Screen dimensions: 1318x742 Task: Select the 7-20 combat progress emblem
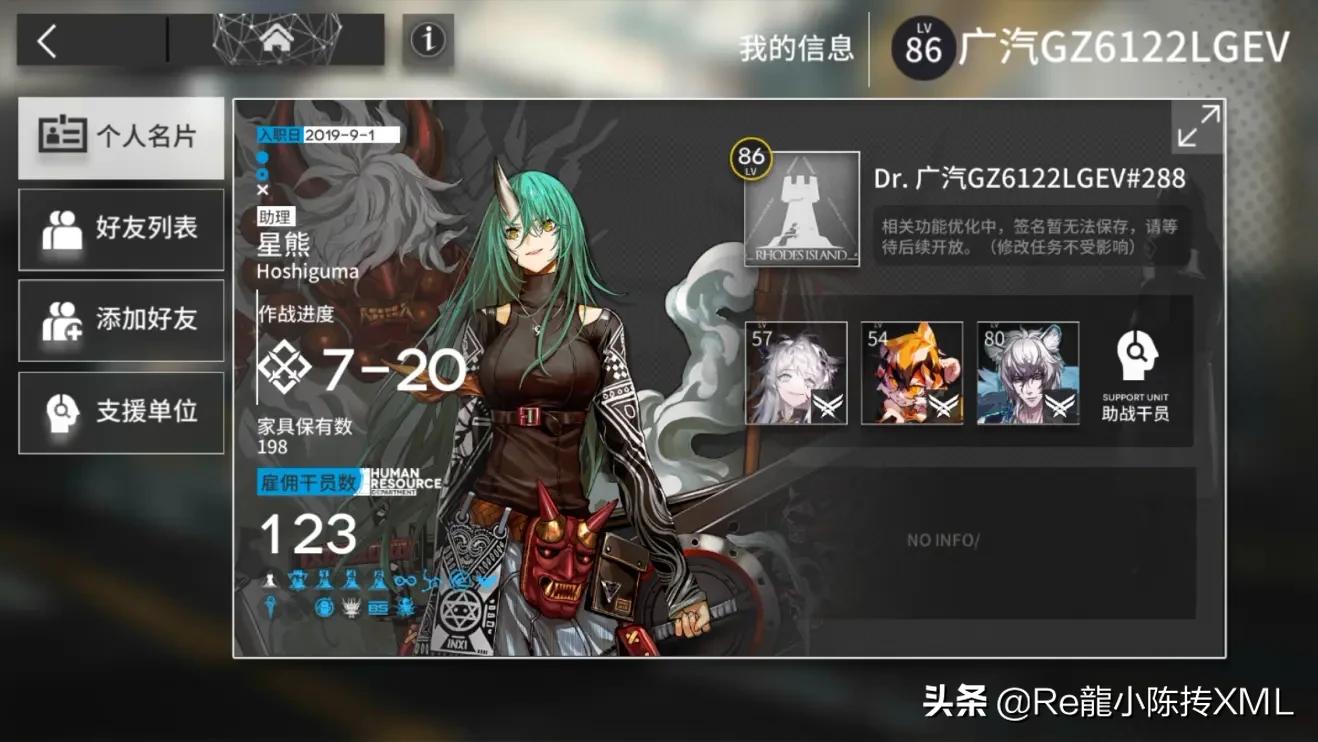click(x=287, y=368)
